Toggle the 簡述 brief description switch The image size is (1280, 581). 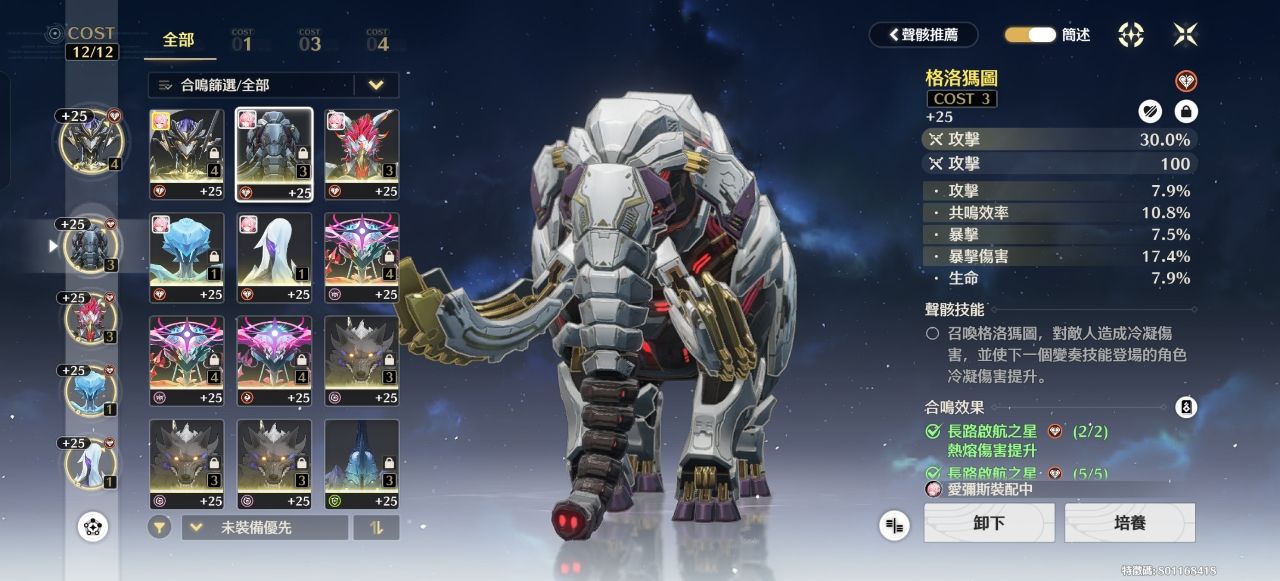click(x=1030, y=35)
